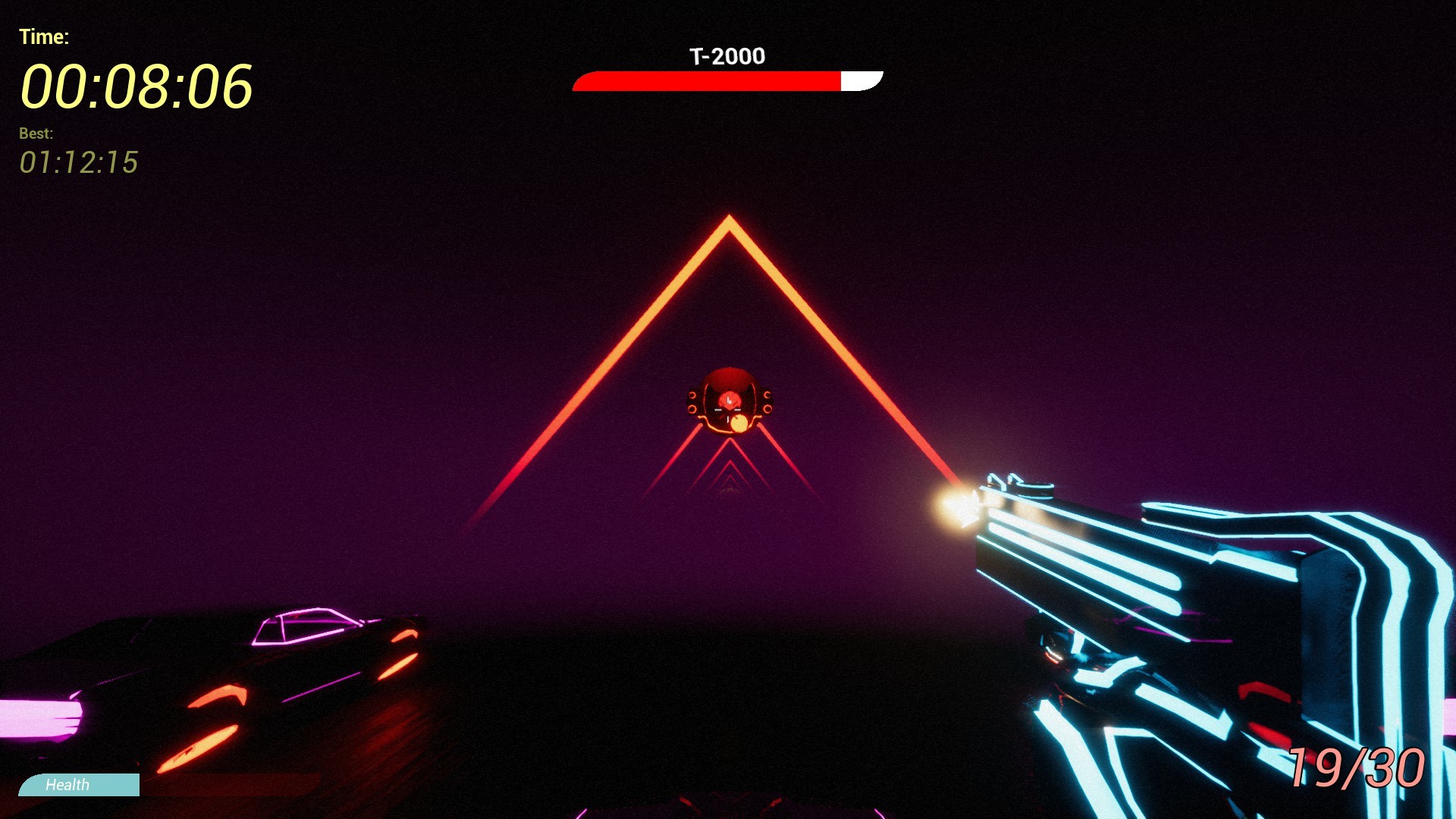The width and height of the screenshot is (1456, 819).
Task: Click the drone's left thruster rings
Action: (692, 402)
